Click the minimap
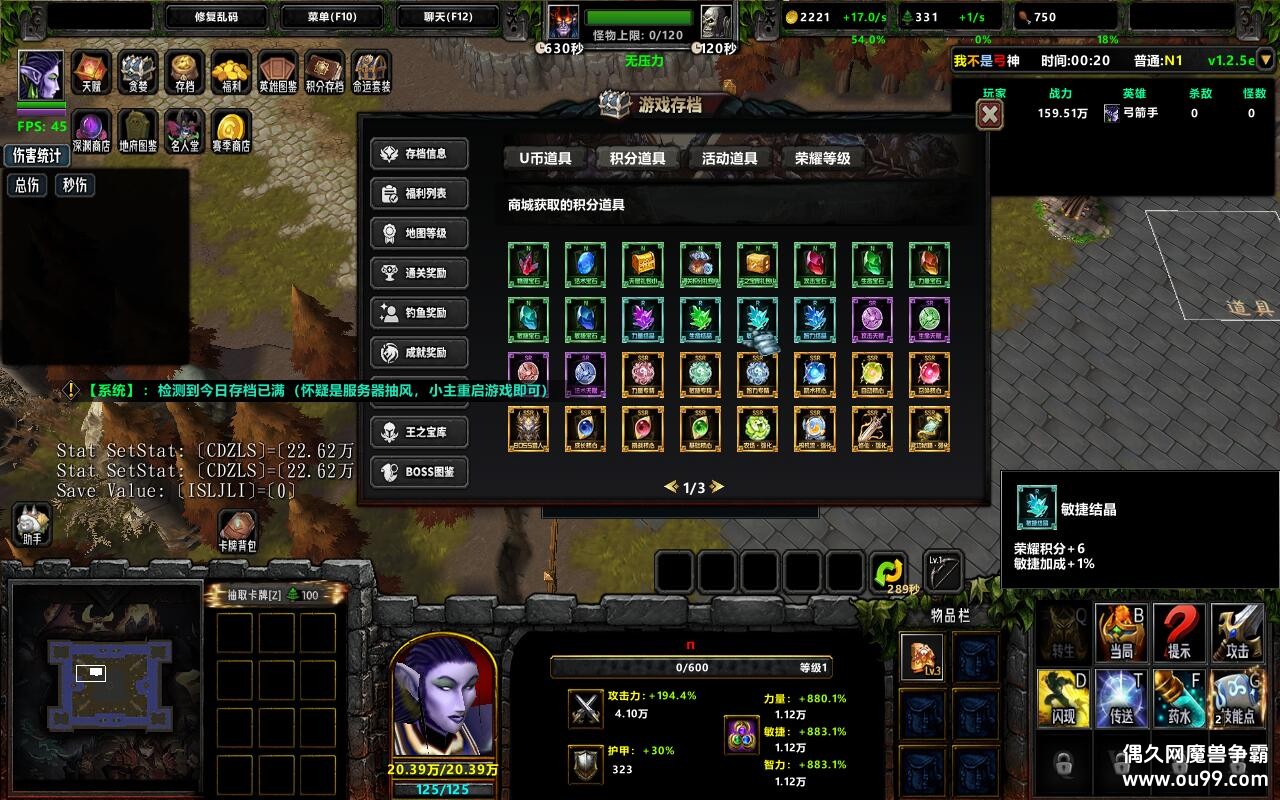Image resolution: width=1280 pixels, height=800 pixels. point(108,670)
